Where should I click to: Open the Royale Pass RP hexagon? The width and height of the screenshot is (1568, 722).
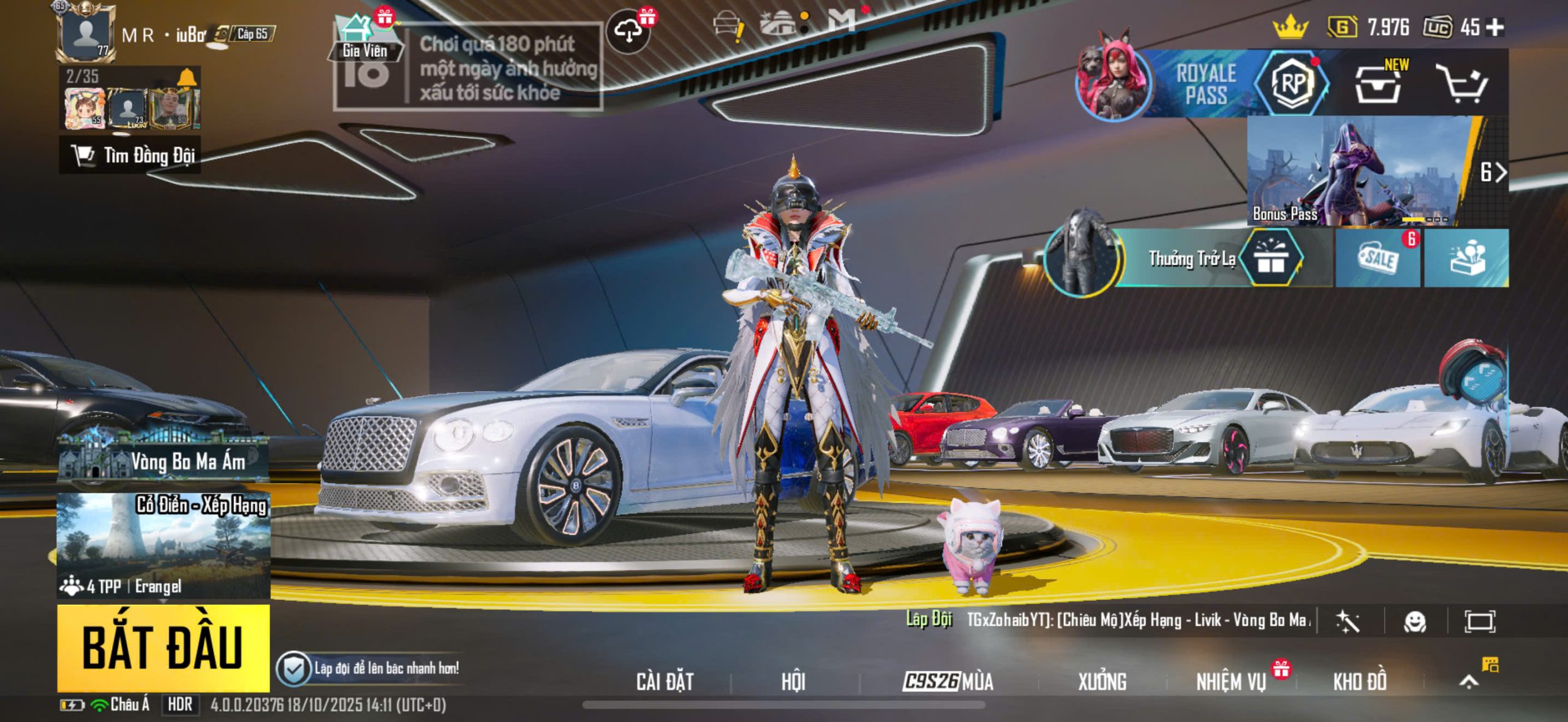[x=1292, y=84]
